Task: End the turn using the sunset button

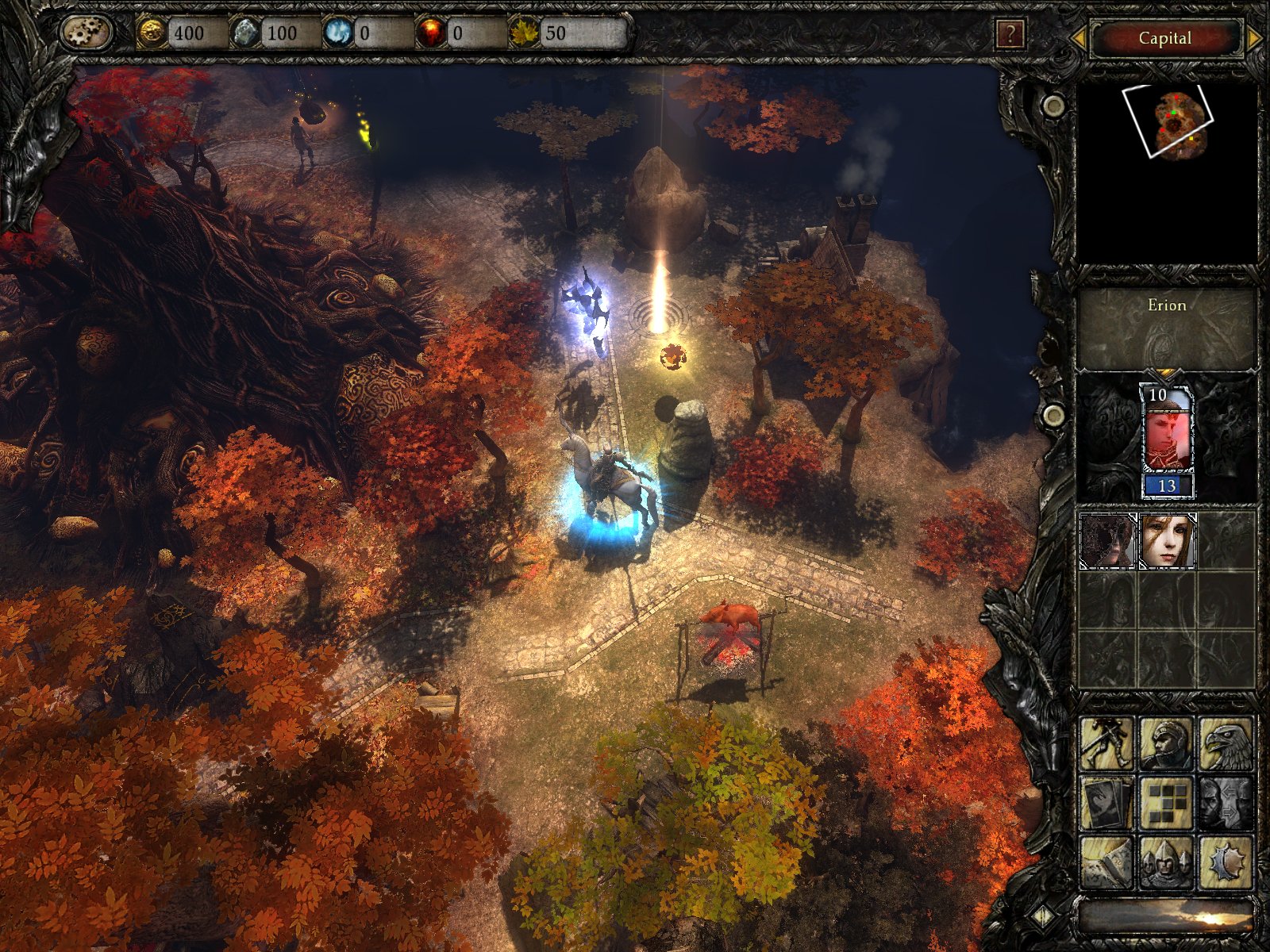Action: tap(1165, 917)
